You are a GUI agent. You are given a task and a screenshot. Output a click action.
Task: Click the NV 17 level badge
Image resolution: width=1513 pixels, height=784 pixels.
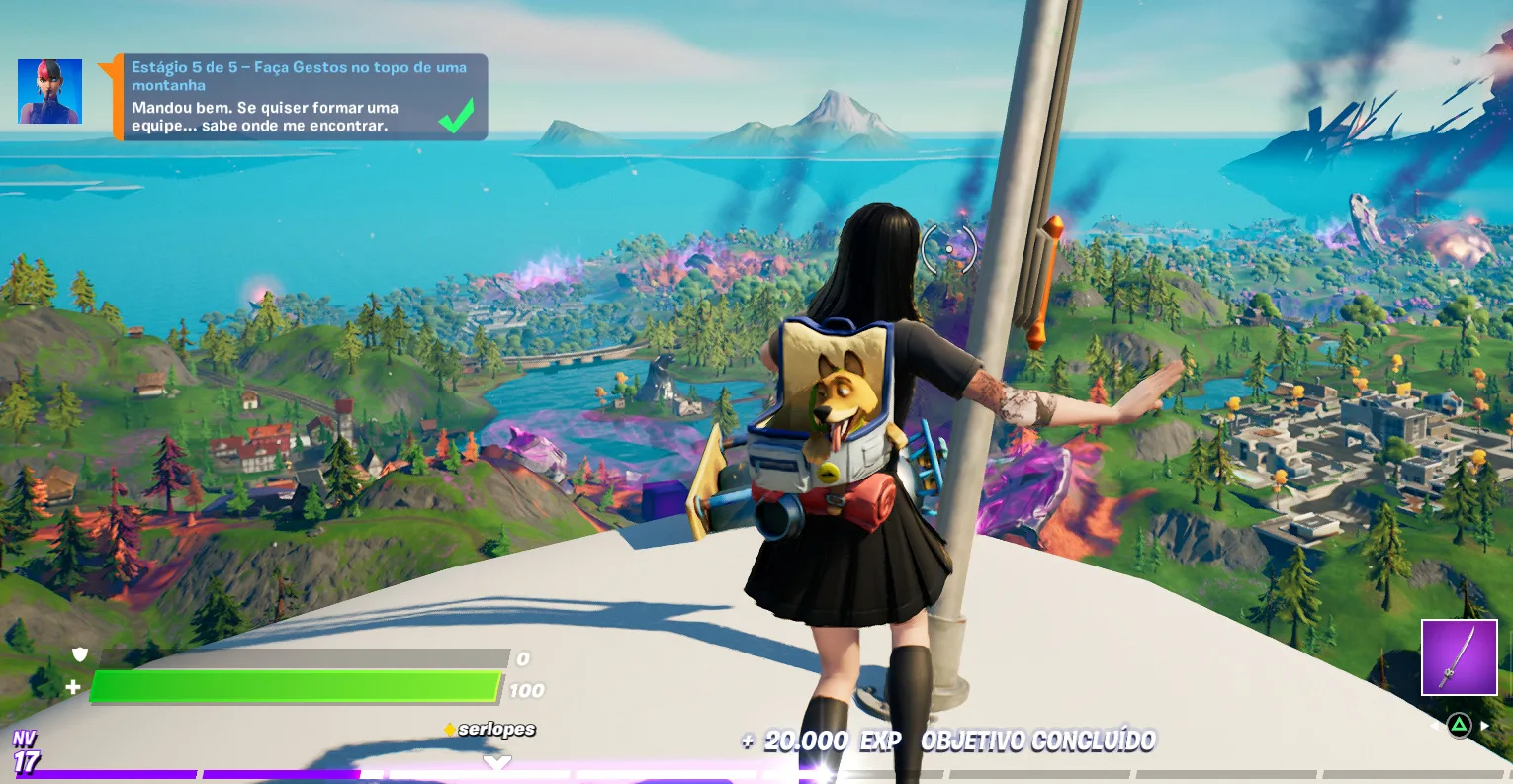[26, 753]
